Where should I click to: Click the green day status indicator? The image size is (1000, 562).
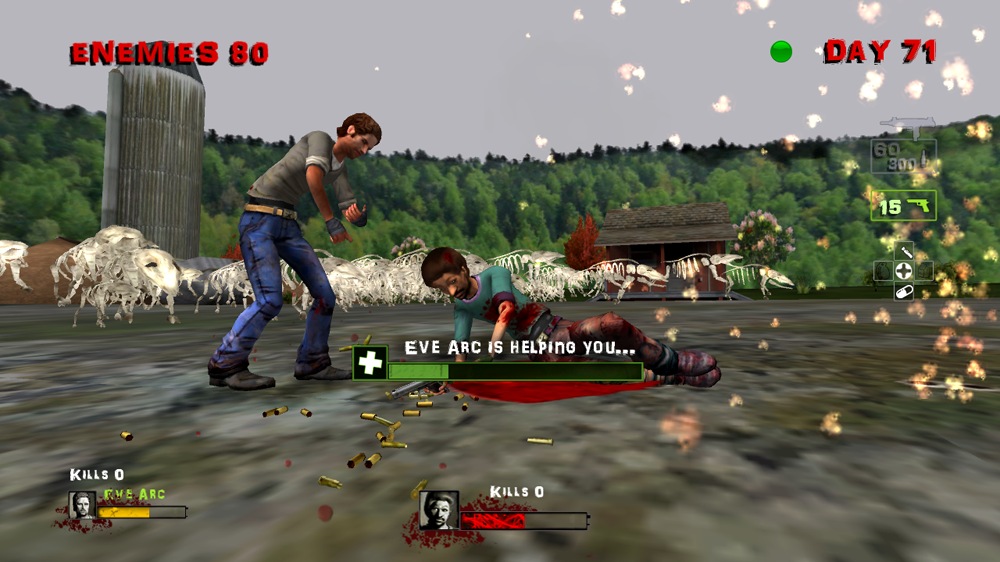tap(781, 51)
